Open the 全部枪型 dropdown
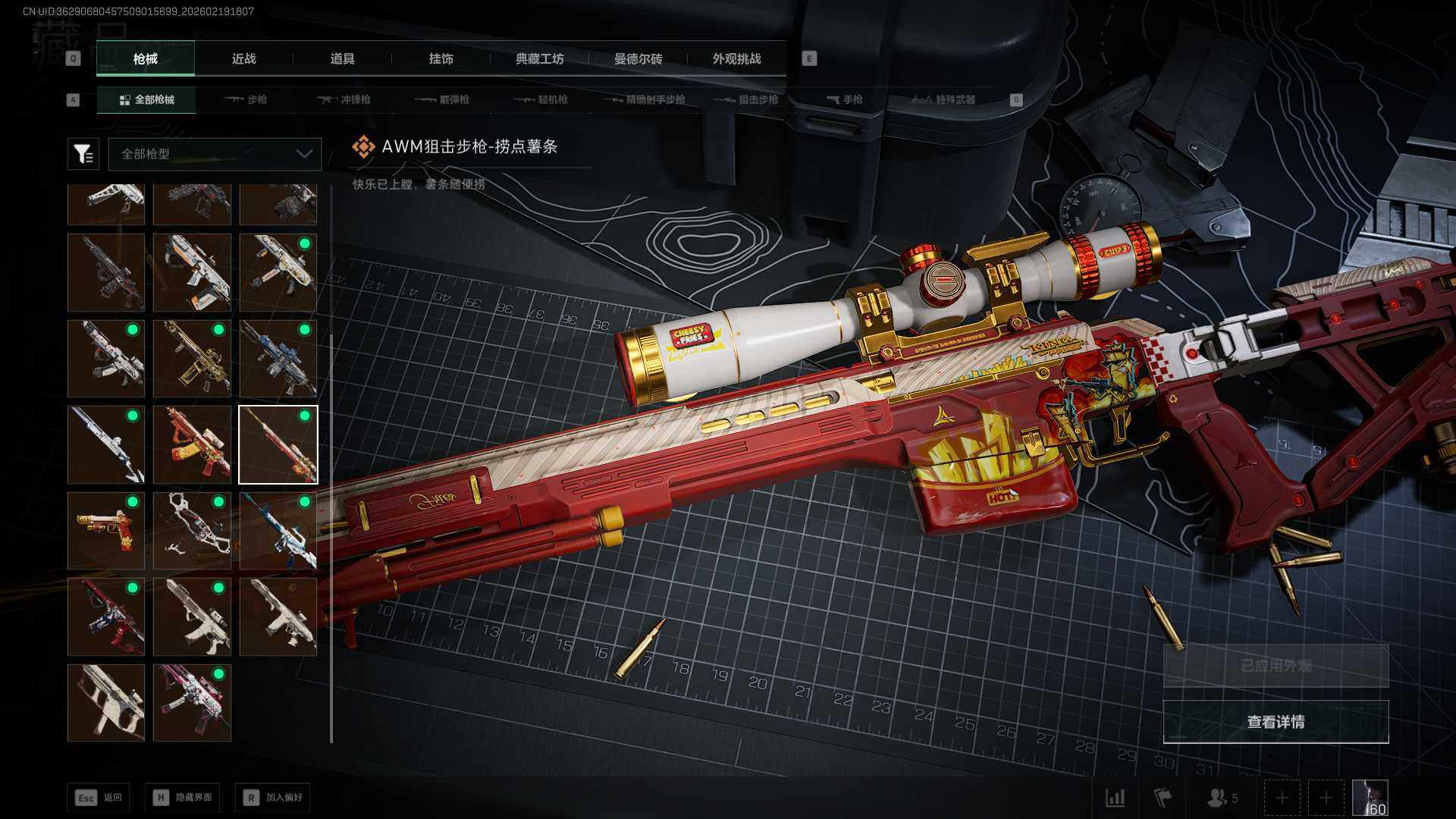 point(215,154)
